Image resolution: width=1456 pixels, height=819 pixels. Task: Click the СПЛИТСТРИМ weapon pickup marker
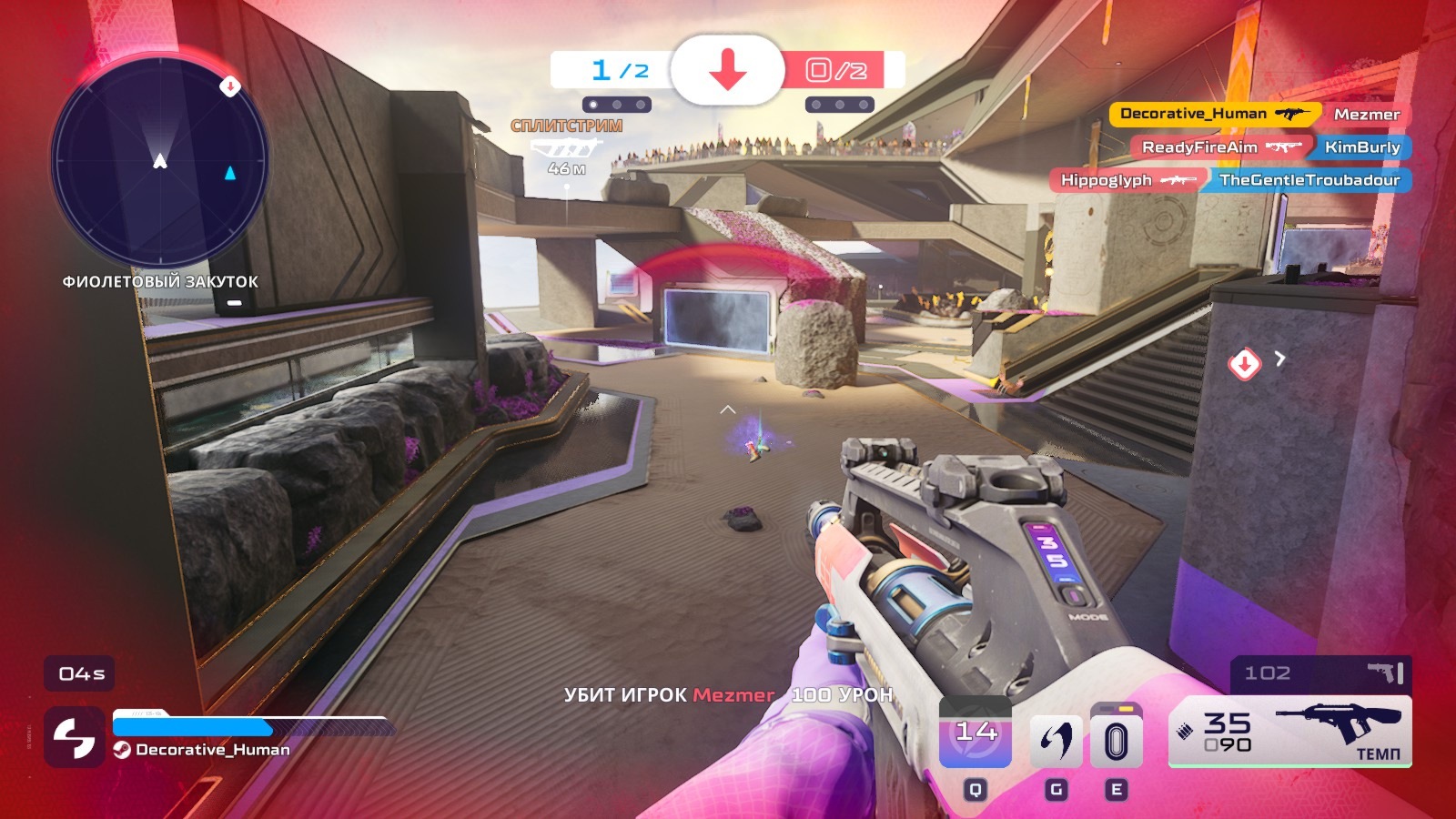(566, 146)
